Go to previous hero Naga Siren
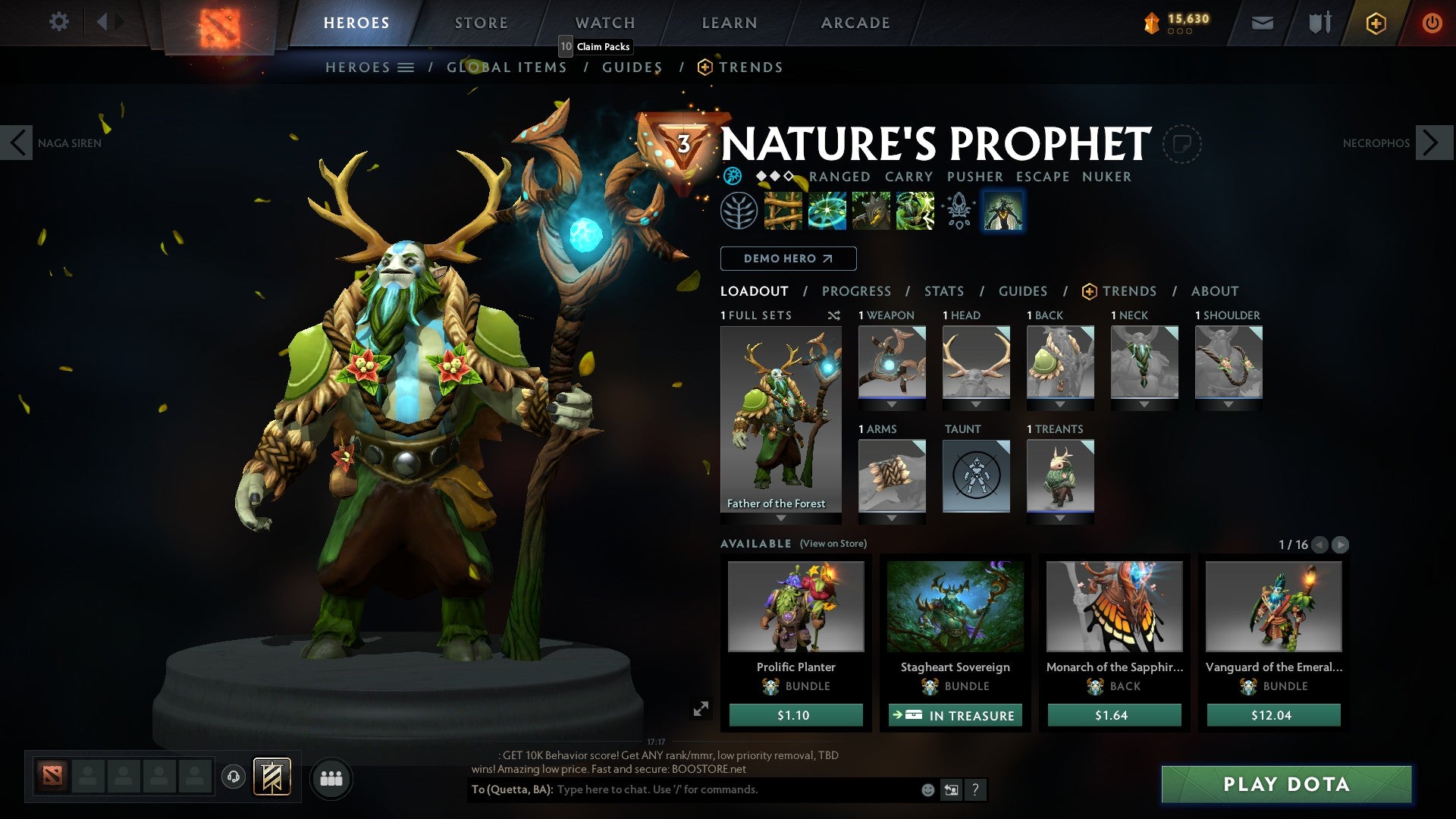Viewport: 1456px width, 819px height. pos(17,143)
